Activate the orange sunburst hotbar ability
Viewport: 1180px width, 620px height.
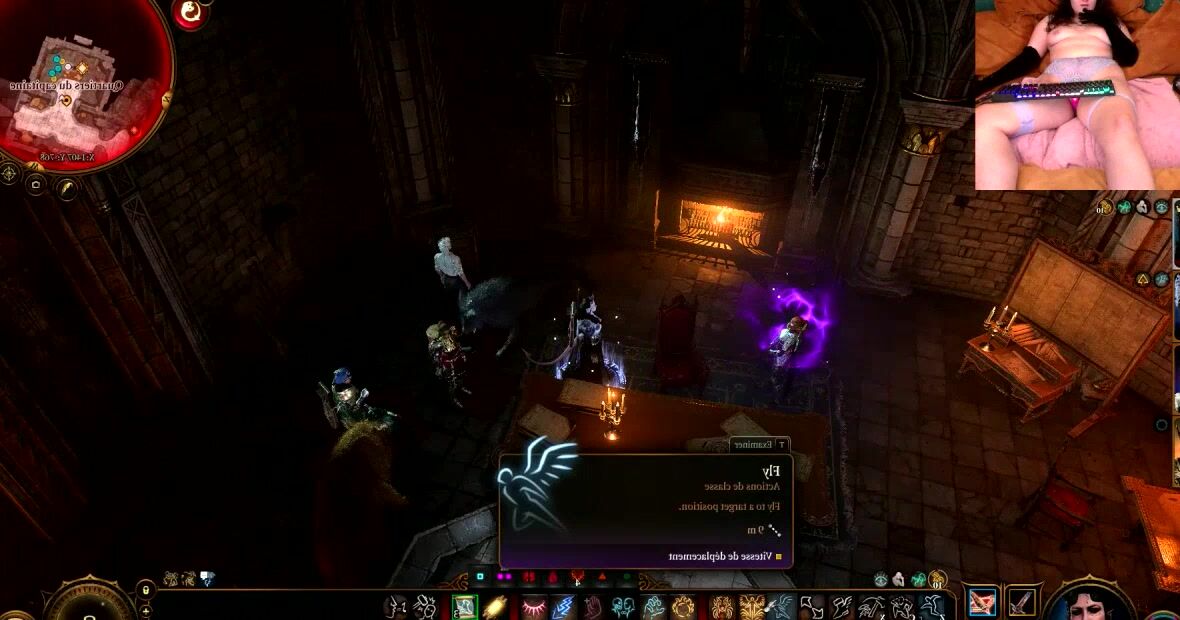click(x=683, y=607)
